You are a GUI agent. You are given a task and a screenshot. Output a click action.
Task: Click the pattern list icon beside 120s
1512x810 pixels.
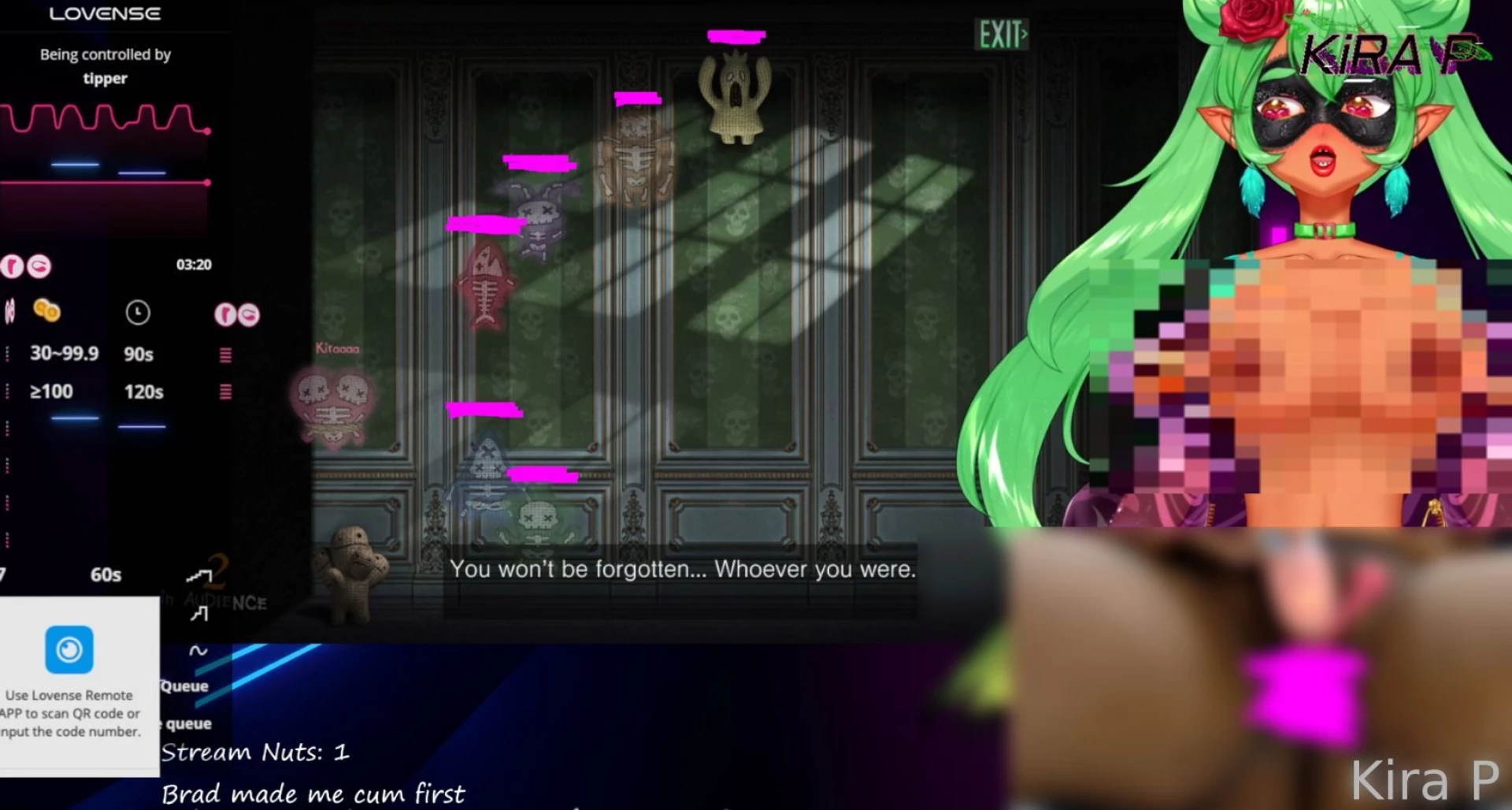point(225,392)
